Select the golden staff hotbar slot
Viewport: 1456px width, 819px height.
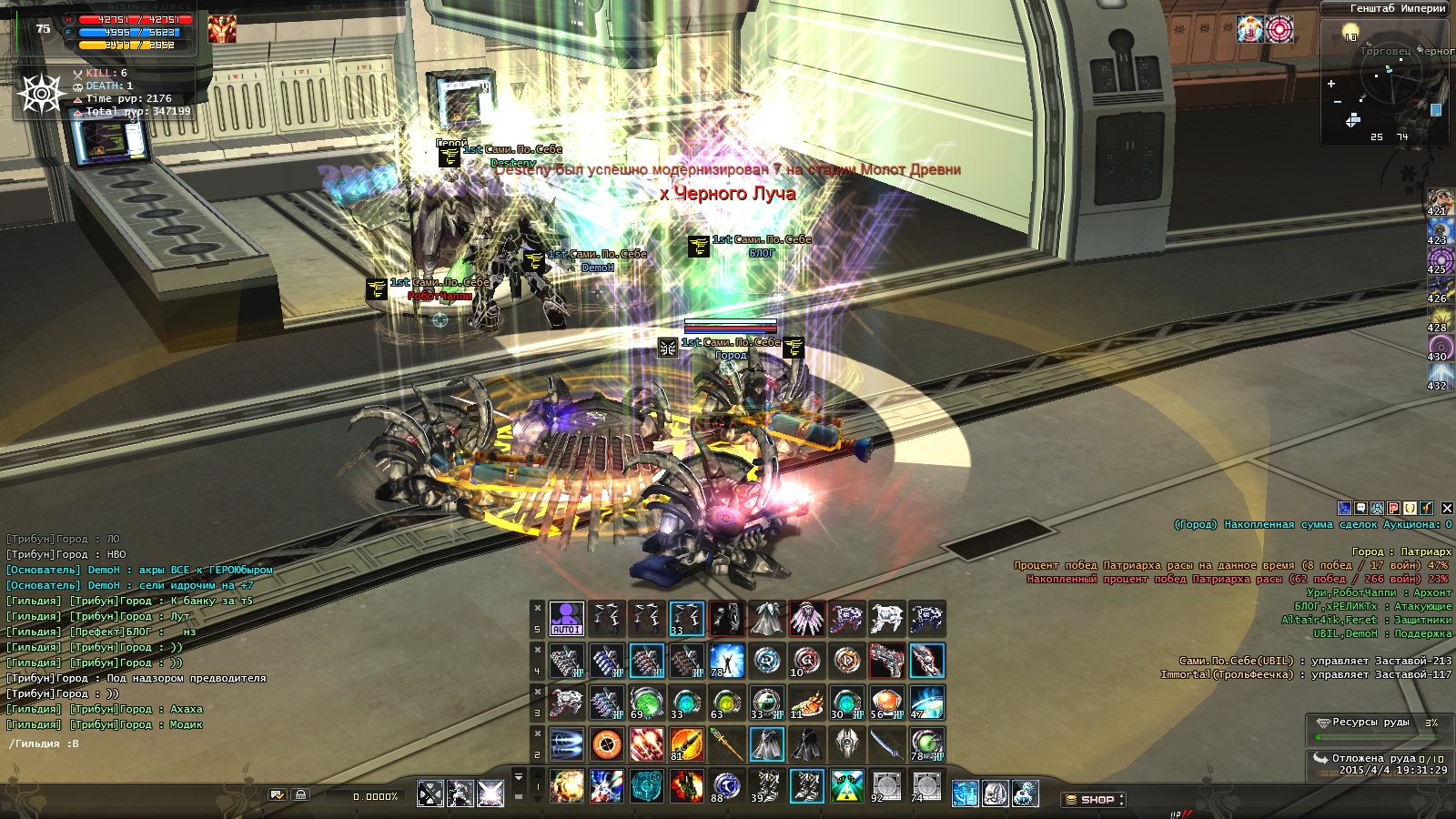(726, 744)
